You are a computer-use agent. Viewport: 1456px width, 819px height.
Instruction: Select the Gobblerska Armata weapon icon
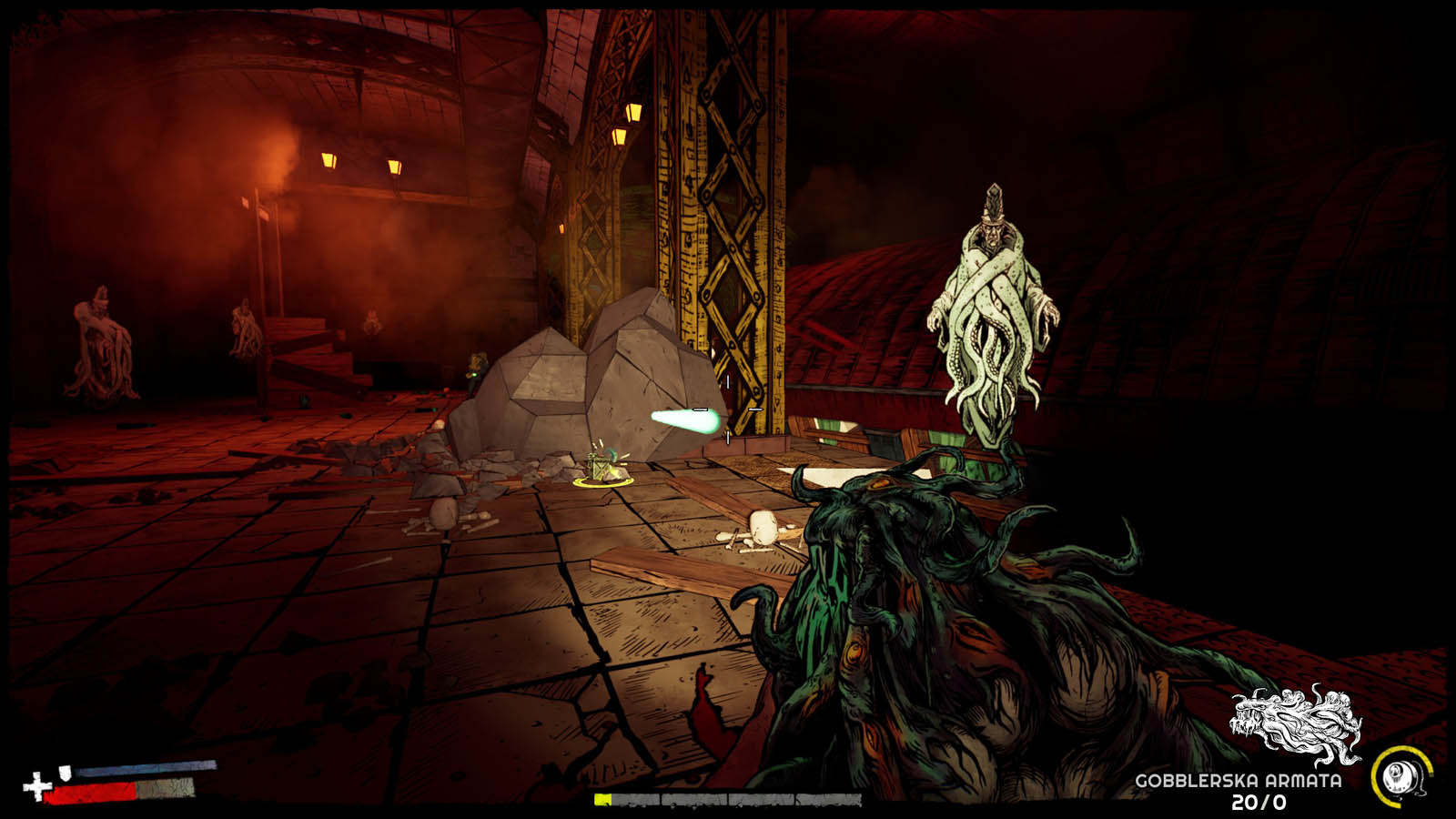[x=1295, y=725]
